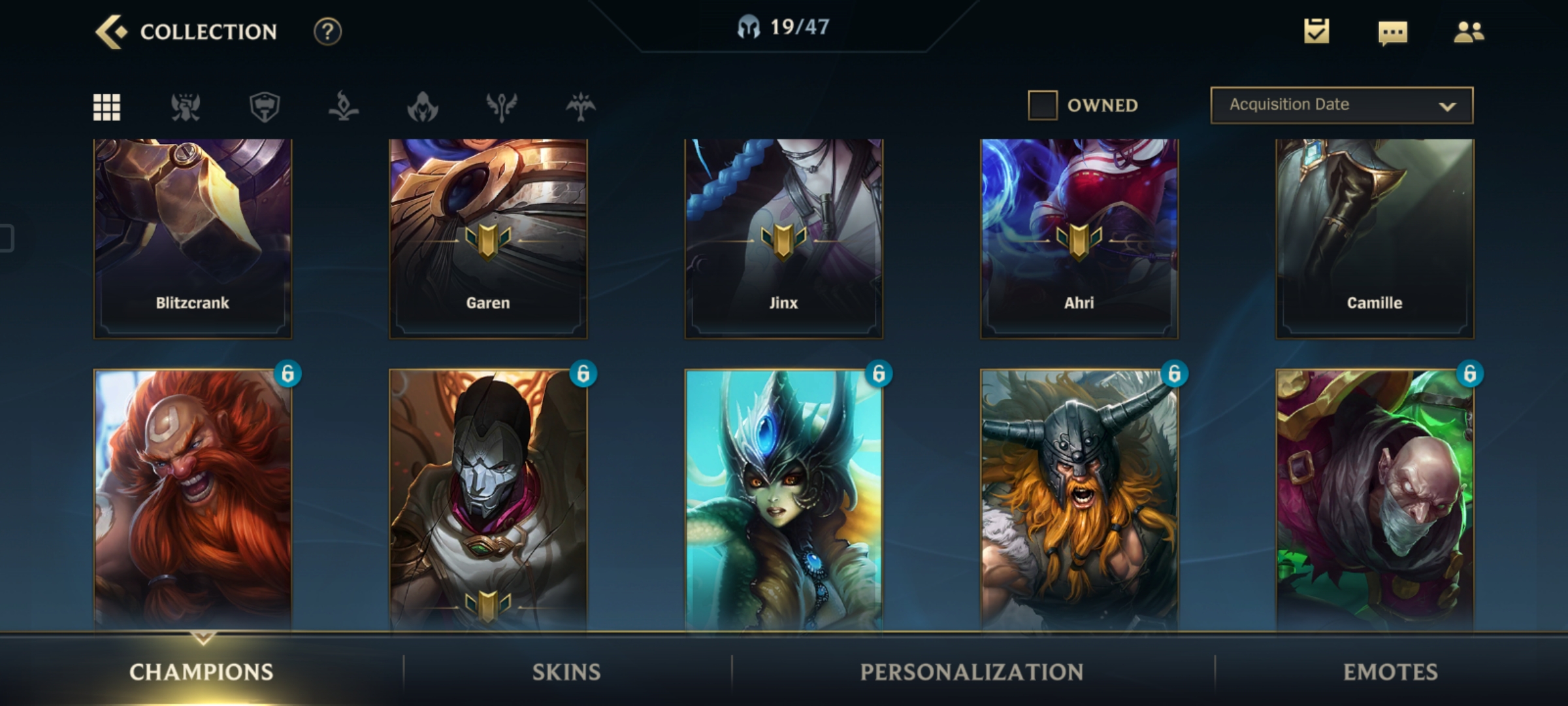Open the chat bubble icon

[1392, 32]
